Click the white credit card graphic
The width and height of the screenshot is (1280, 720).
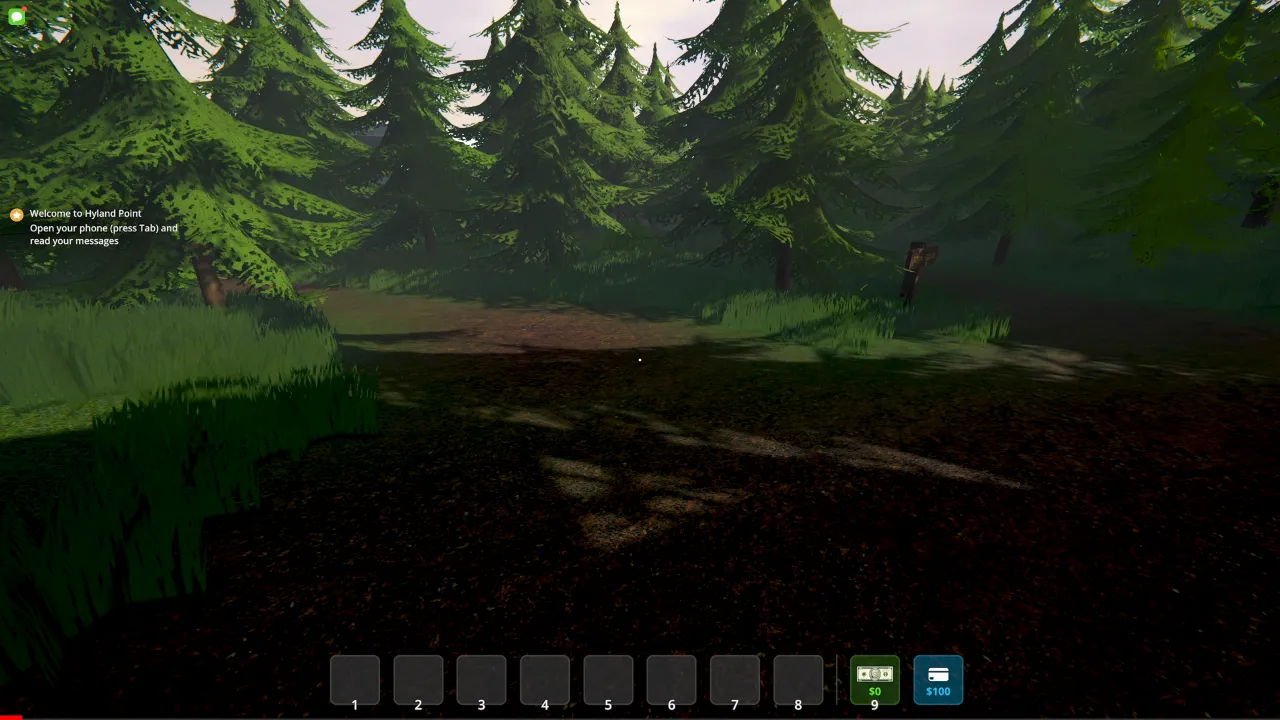click(x=938, y=672)
